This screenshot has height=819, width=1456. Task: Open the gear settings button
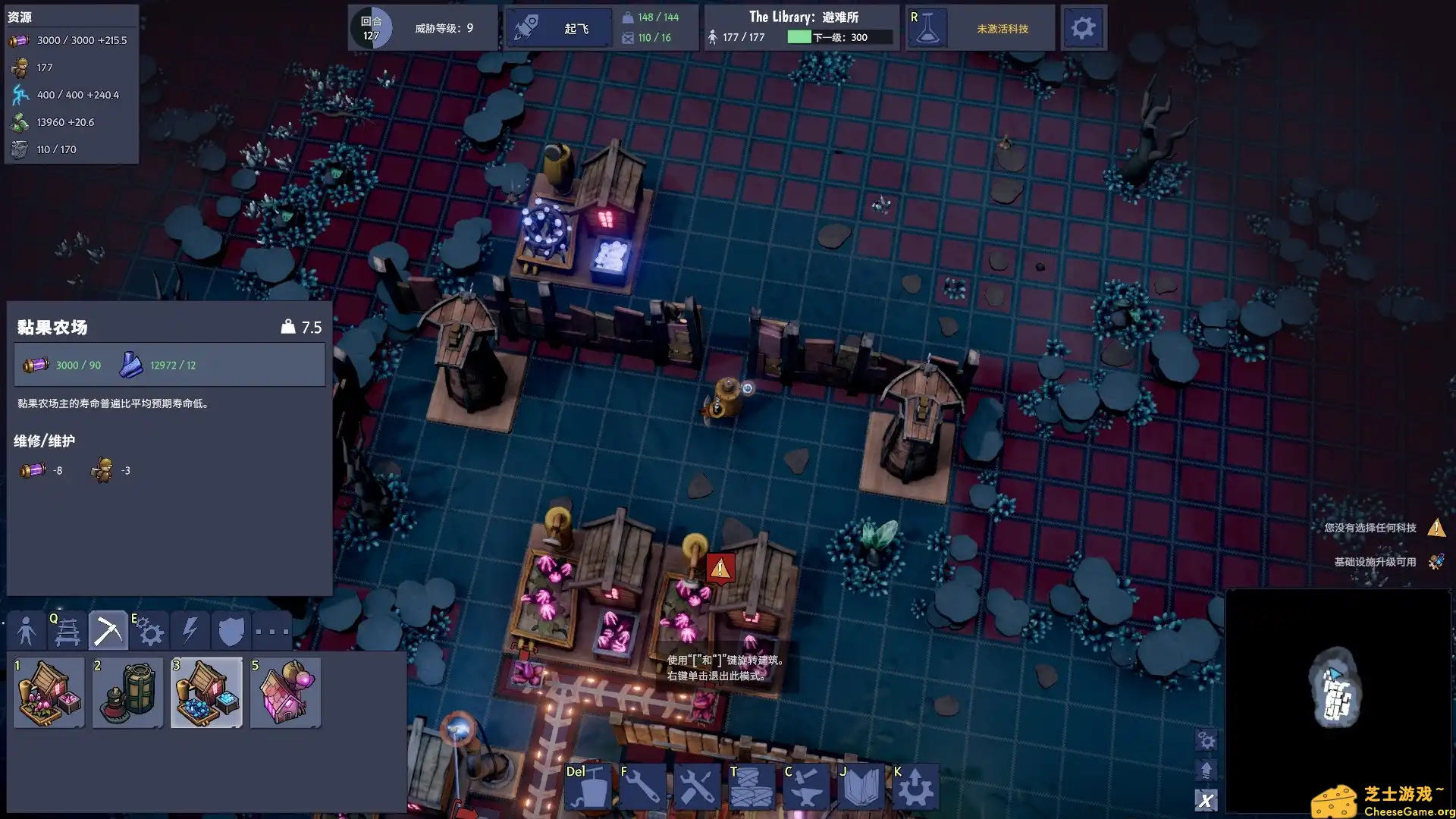click(x=1083, y=28)
